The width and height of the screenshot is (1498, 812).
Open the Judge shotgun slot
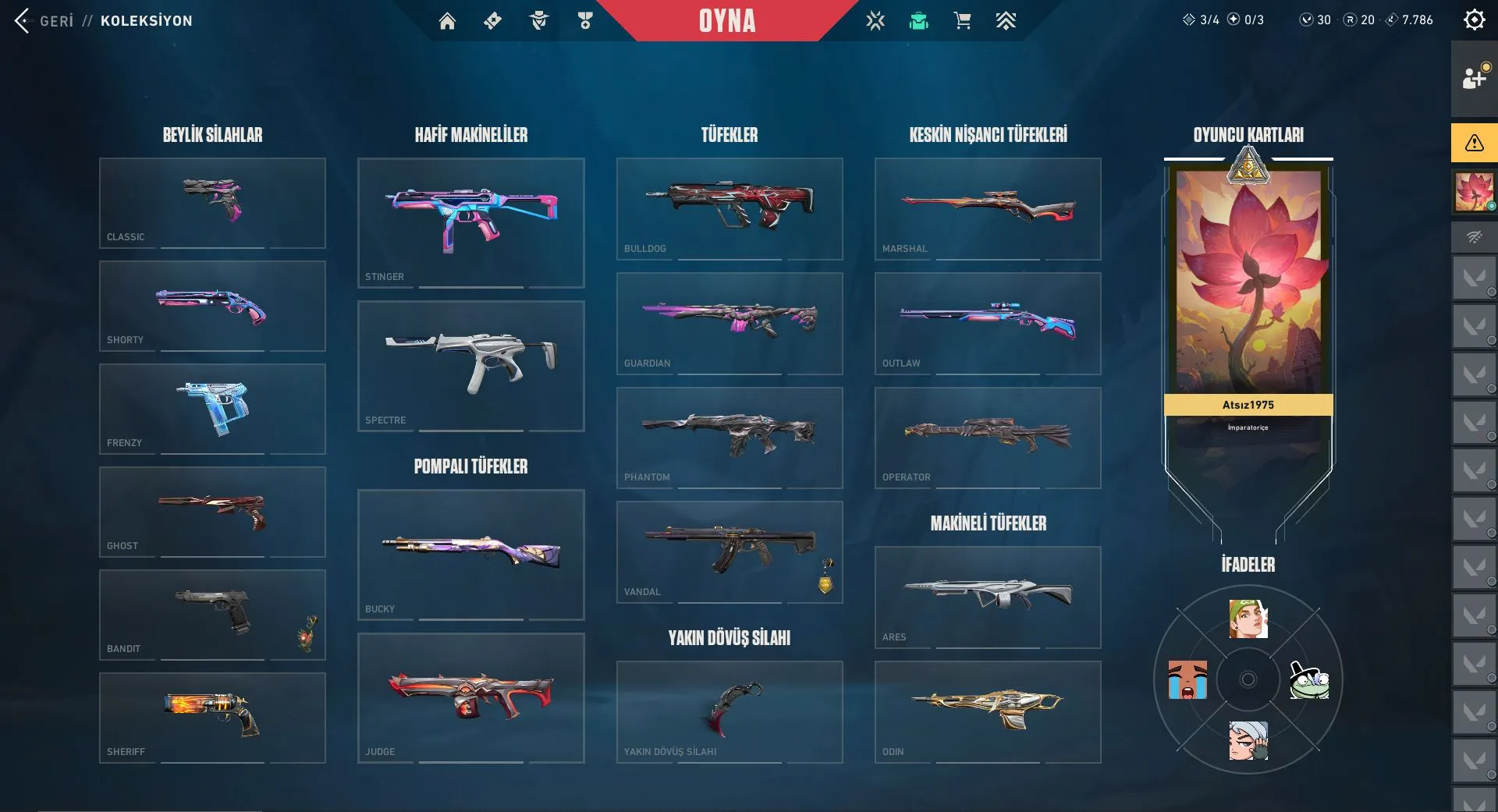click(x=470, y=697)
